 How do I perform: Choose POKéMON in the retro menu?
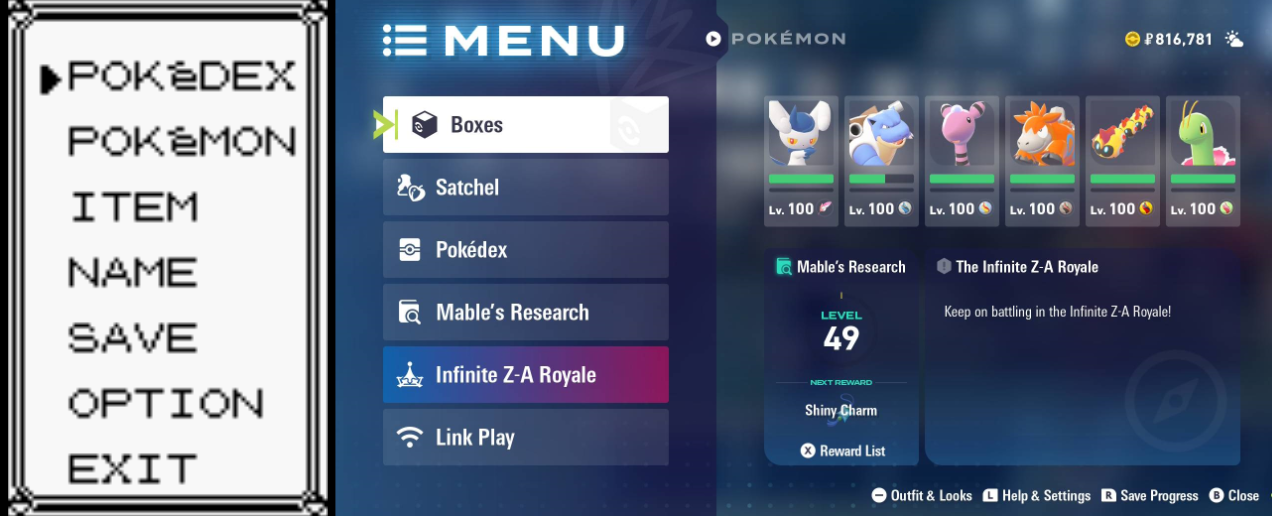tap(181, 142)
